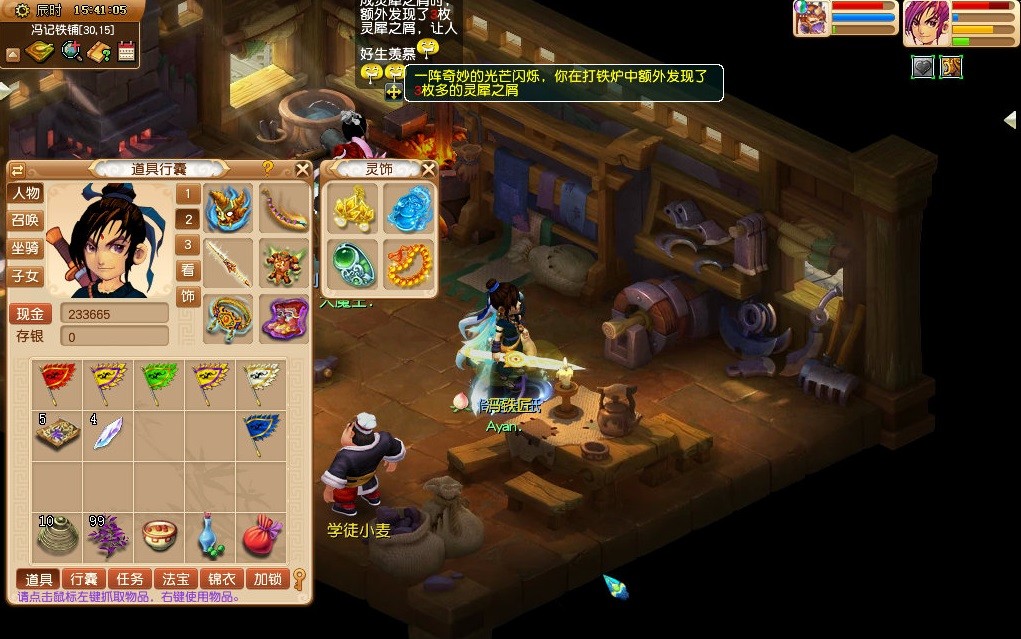Screen dimensions: 1021x639
Task: Switch to the 人物 character tab
Action: 26,193
